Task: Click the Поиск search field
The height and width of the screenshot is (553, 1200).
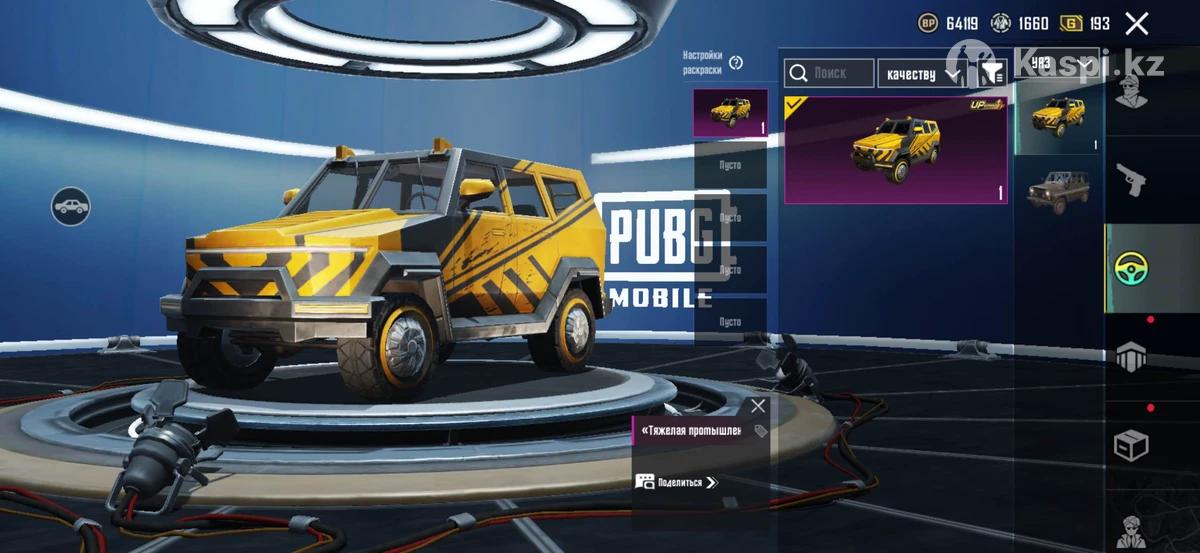Action: coord(829,73)
